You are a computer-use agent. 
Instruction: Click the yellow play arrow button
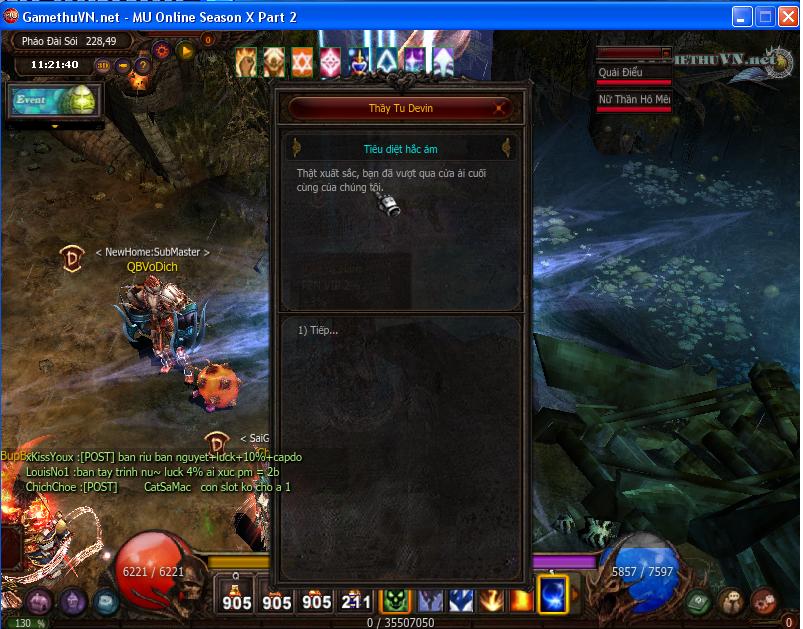(x=185, y=48)
